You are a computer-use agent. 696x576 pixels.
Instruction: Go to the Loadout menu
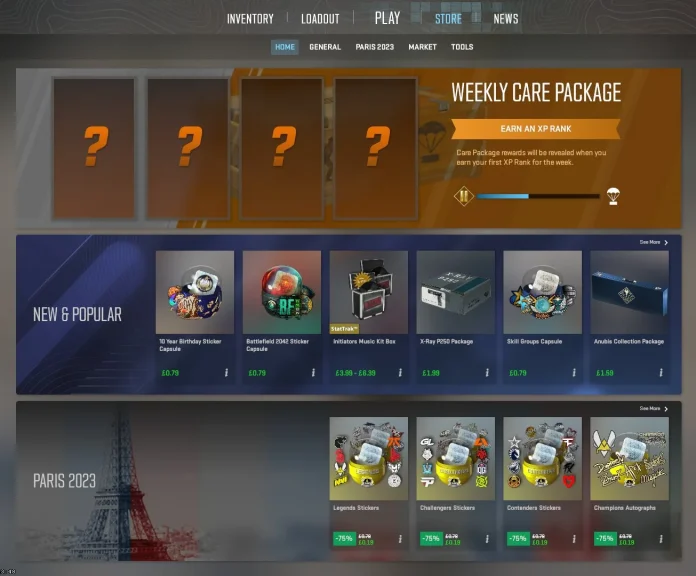(x=320, y=19)
